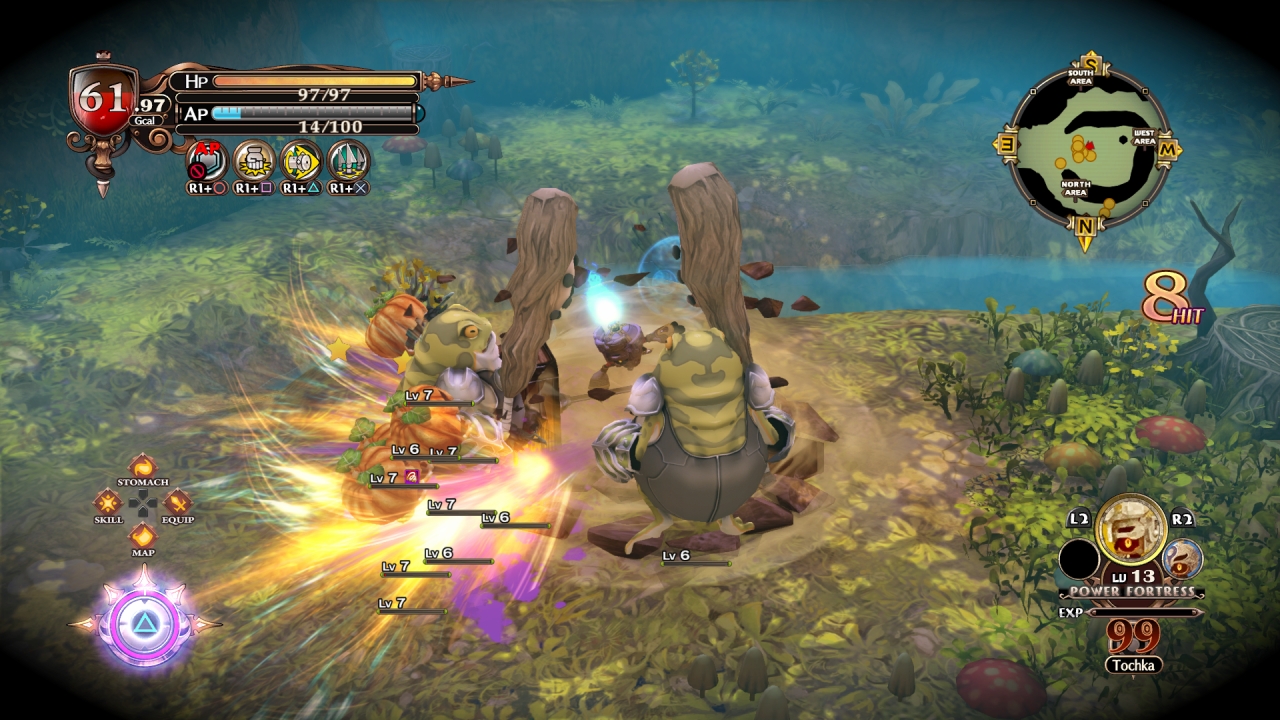Open the Map shortcut icon
Screen dimensions: 1280x720
[143, 535]
